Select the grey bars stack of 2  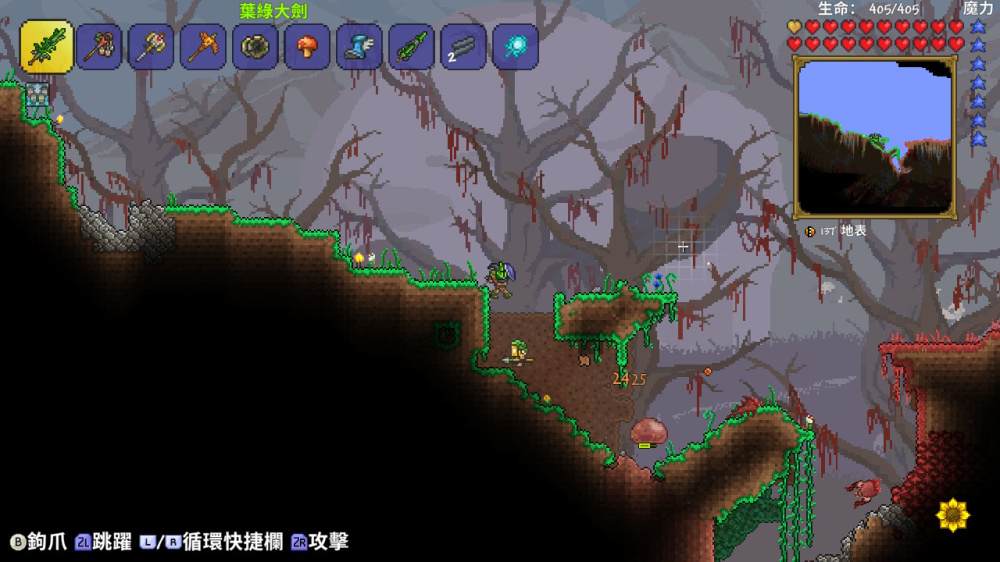[x=464, y=47]
